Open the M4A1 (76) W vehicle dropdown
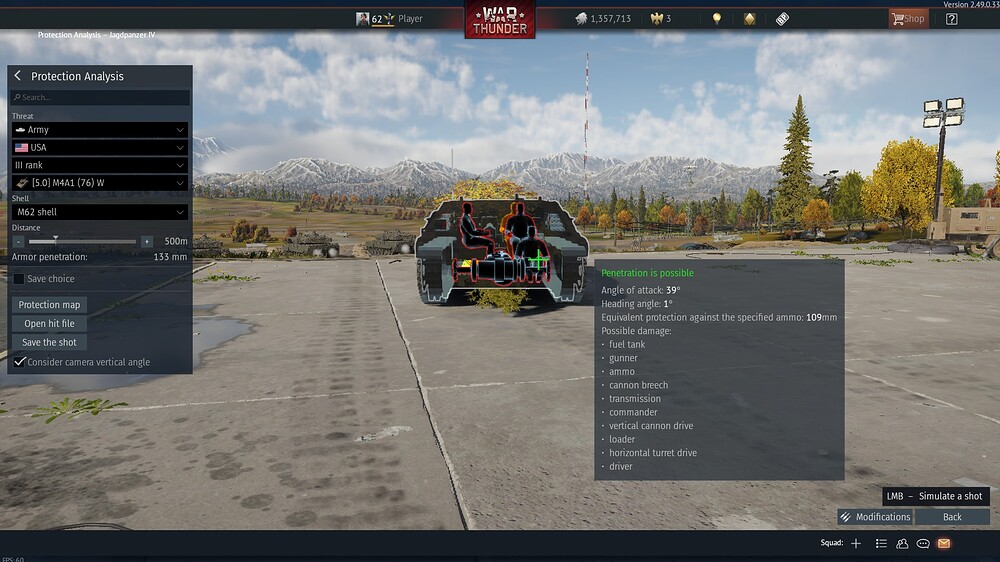 pos(100,183)
